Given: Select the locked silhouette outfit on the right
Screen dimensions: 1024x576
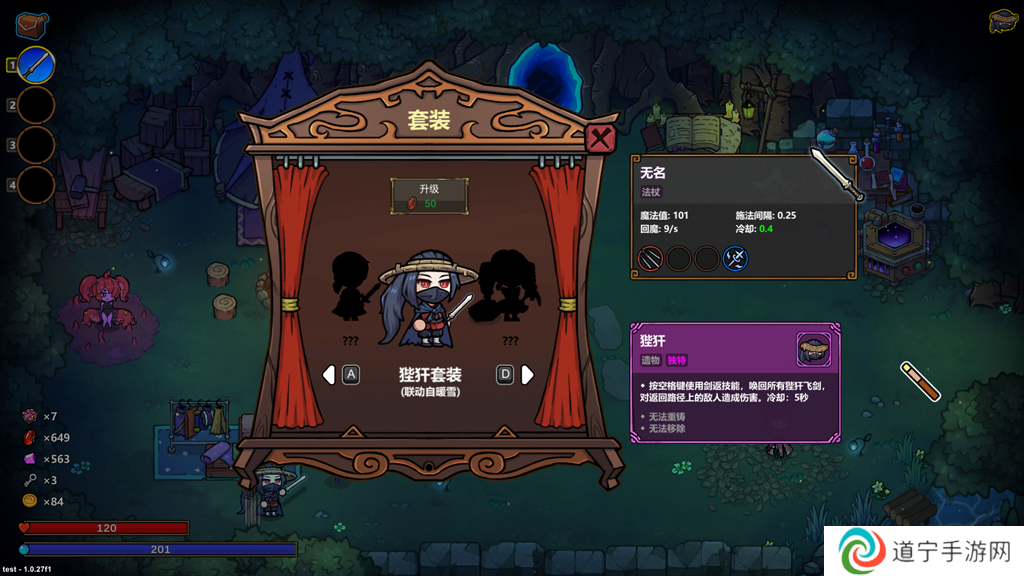Looking at the screenshot, I should (509, 287).
